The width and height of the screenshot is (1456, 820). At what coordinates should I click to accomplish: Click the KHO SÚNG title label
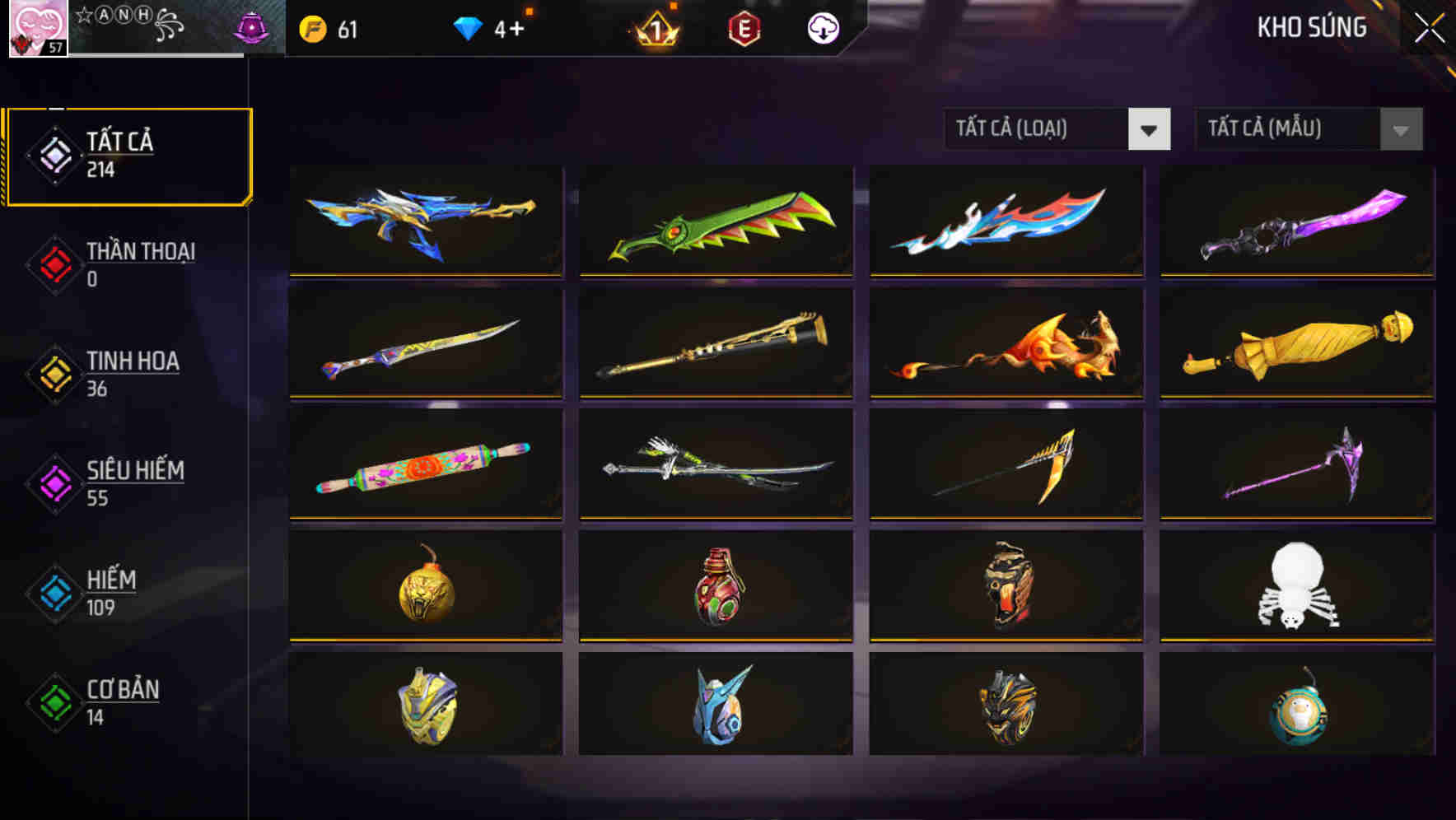(x=1311, y=27)
